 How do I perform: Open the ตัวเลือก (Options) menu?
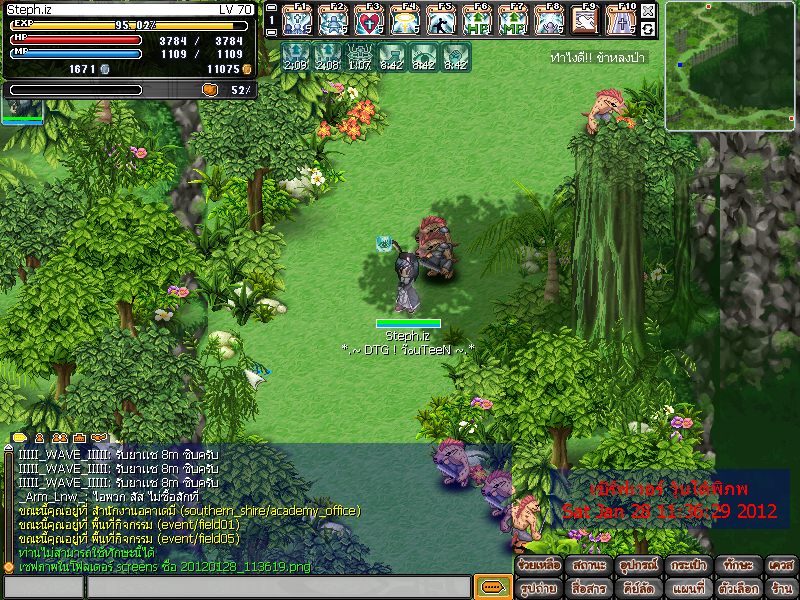(735, 588)
